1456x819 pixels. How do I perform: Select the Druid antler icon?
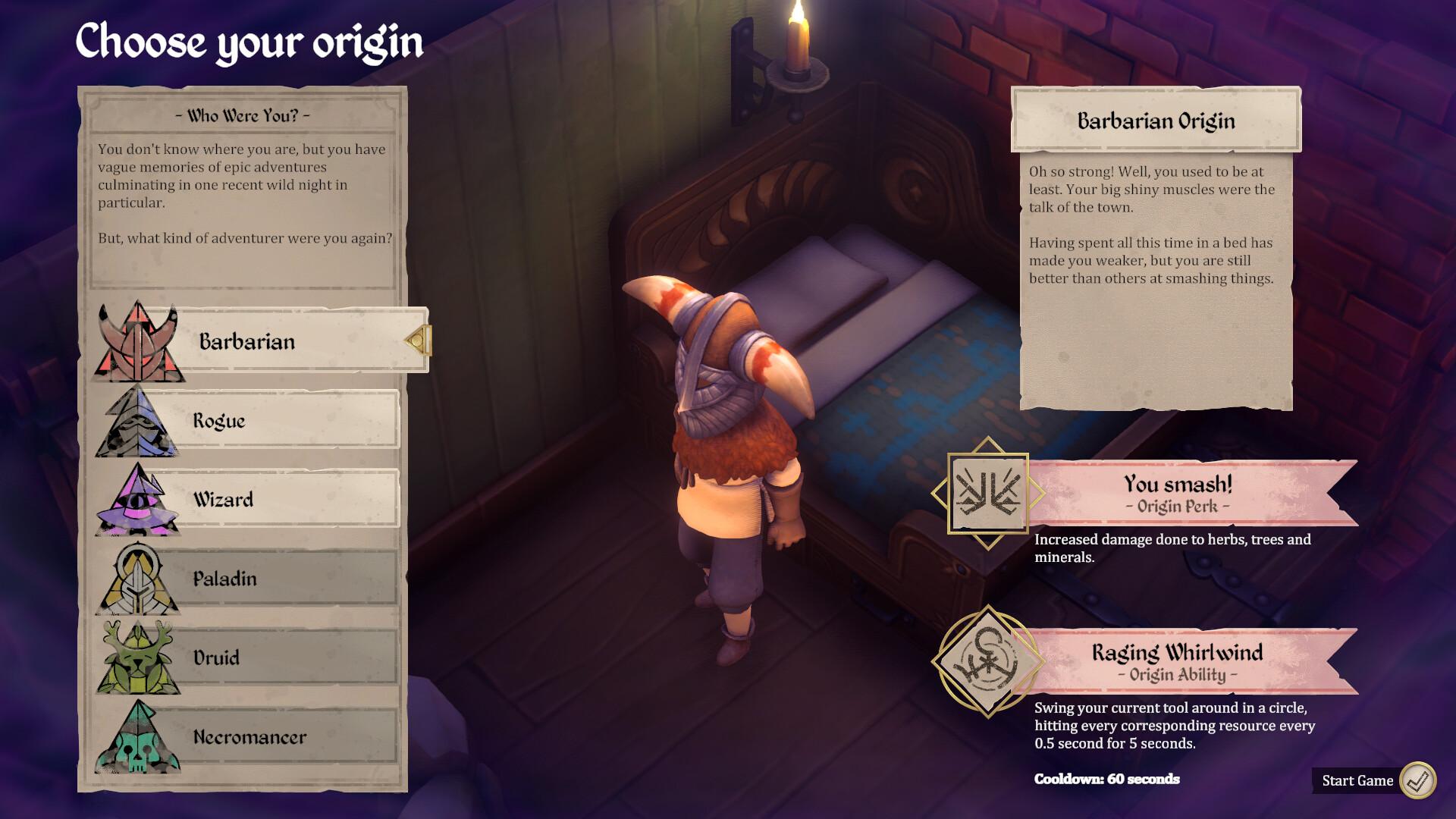(138, 657)
